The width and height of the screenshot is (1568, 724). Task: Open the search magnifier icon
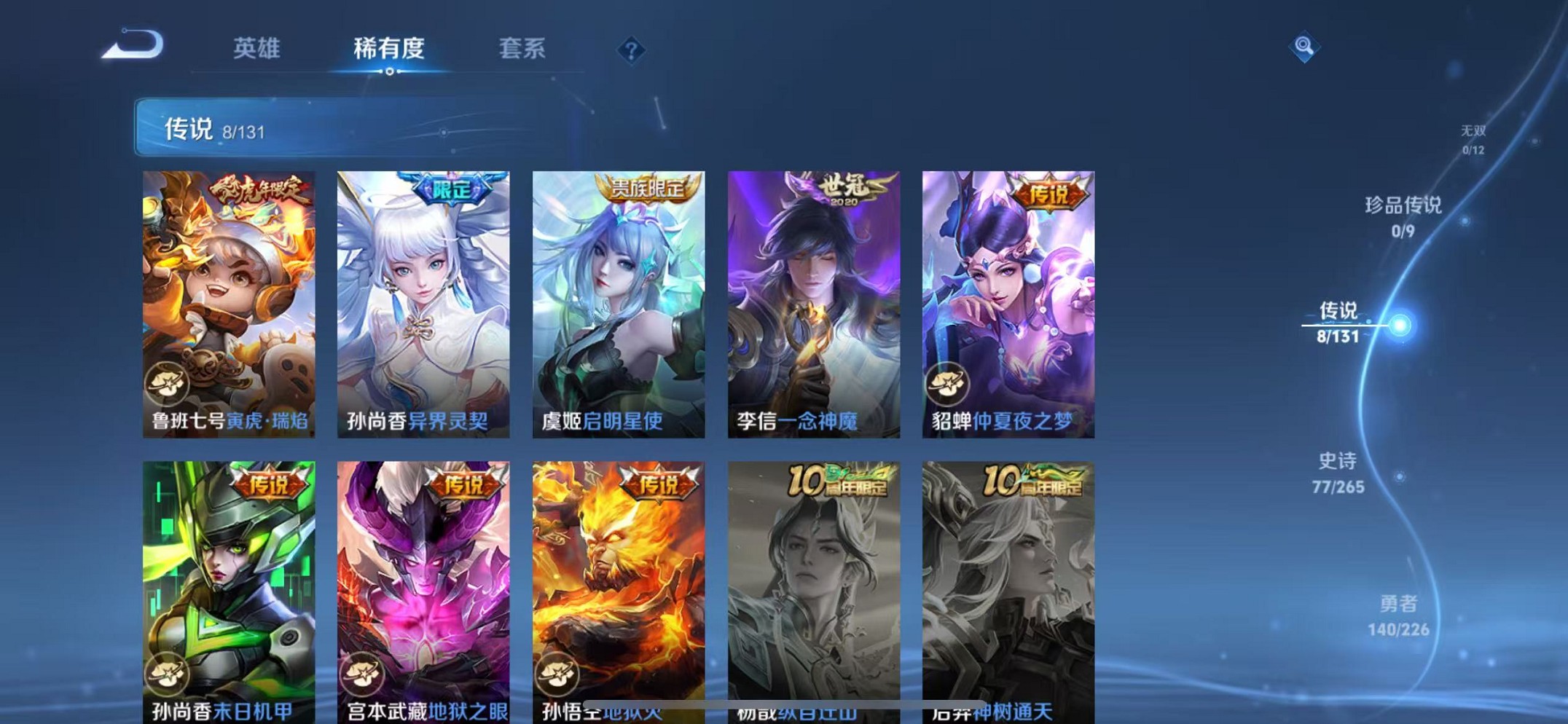pyautogui.click(x=1304, y=47)
